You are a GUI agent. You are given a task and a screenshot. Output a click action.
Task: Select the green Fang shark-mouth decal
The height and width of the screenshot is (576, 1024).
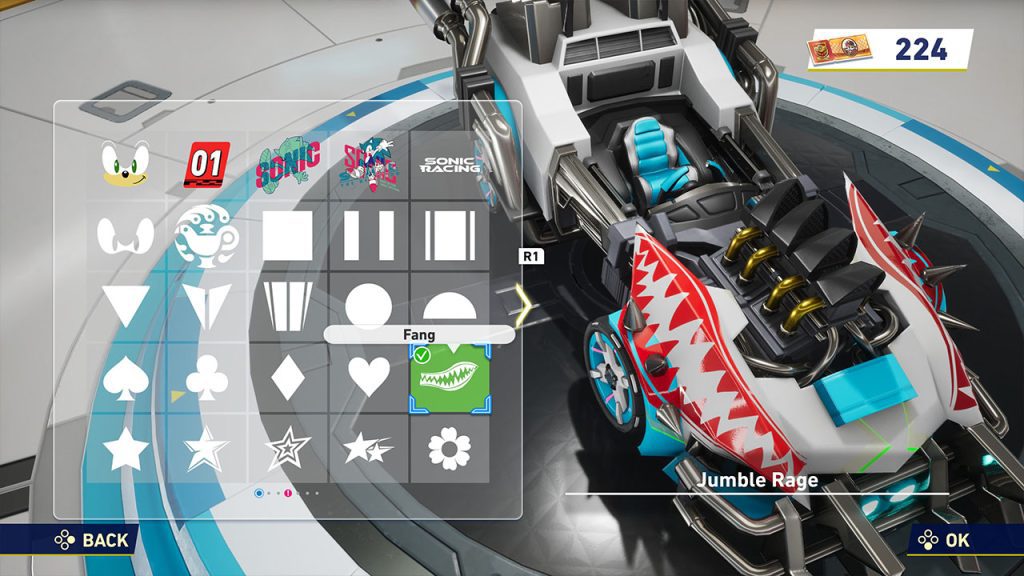tap(449, 379)
